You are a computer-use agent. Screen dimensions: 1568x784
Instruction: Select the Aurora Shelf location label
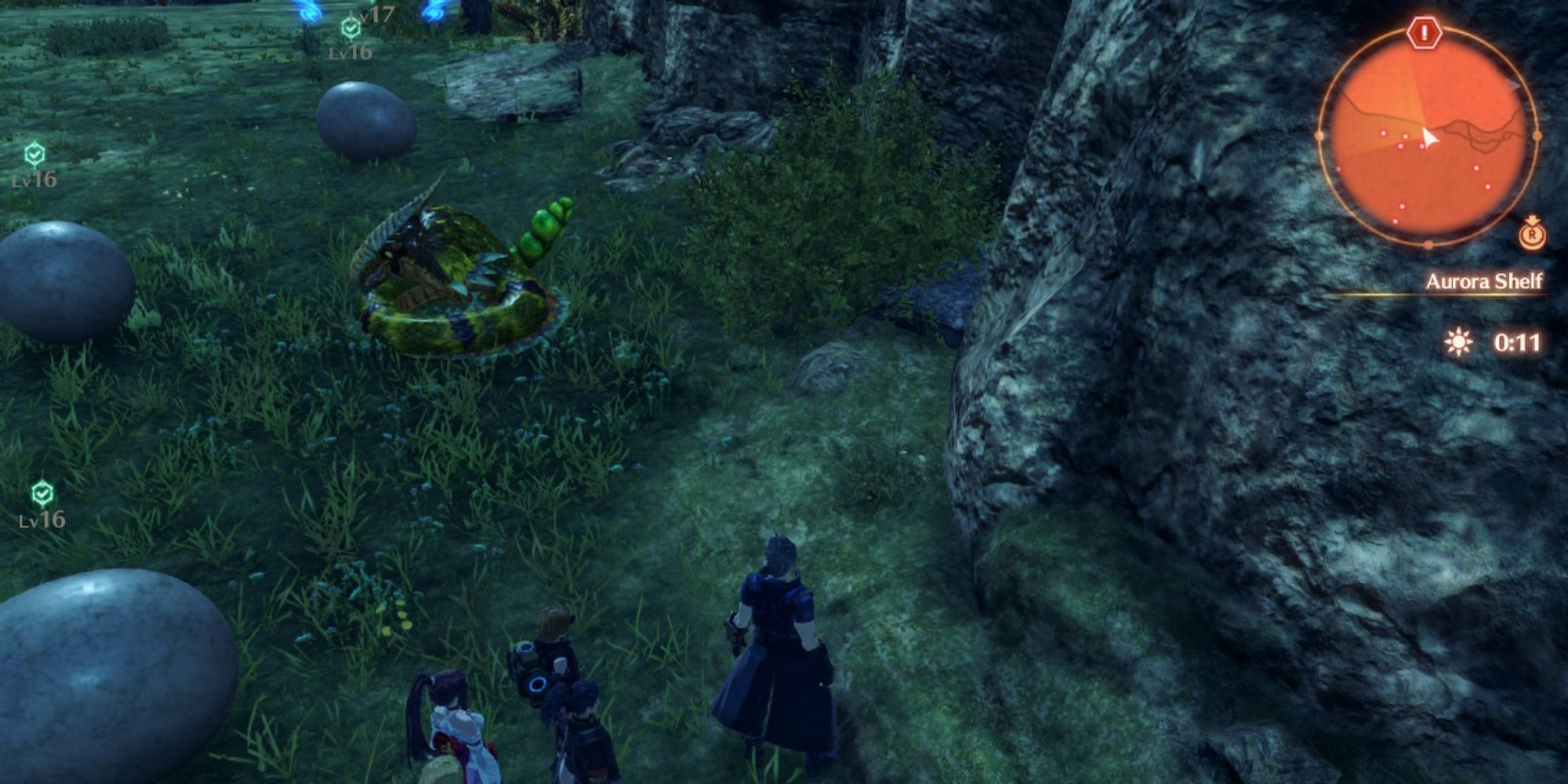[x=1486, y=281]
